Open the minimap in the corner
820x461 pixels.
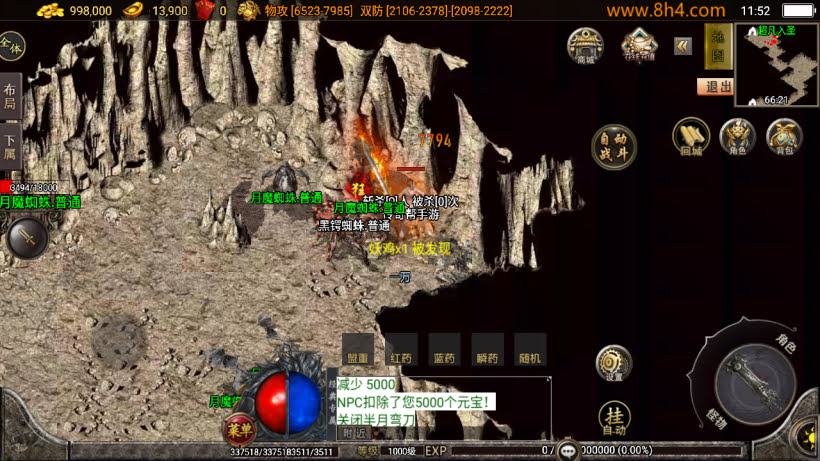[x=776, y=64]
